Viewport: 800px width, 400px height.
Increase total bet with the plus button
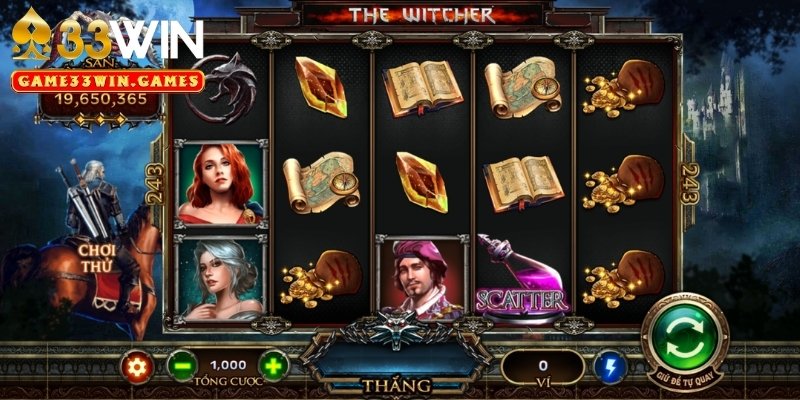(x=273, y=366)
